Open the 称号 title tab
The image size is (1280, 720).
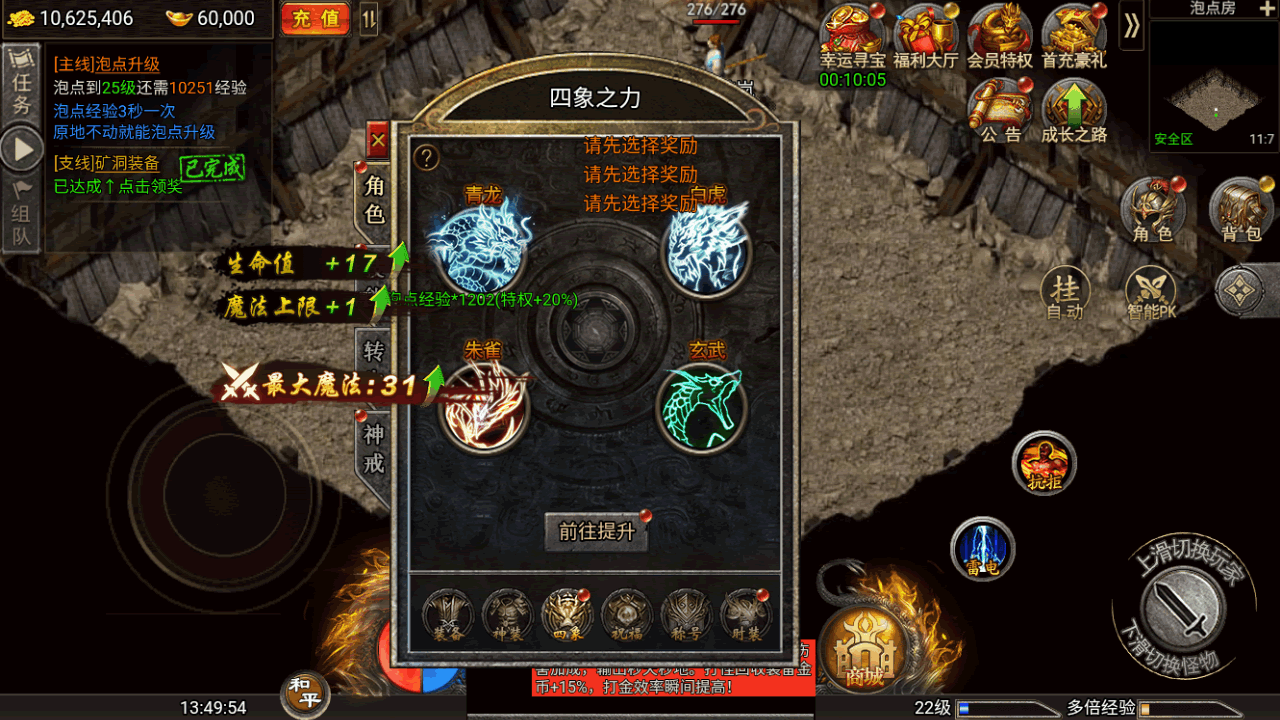point(686,613)
